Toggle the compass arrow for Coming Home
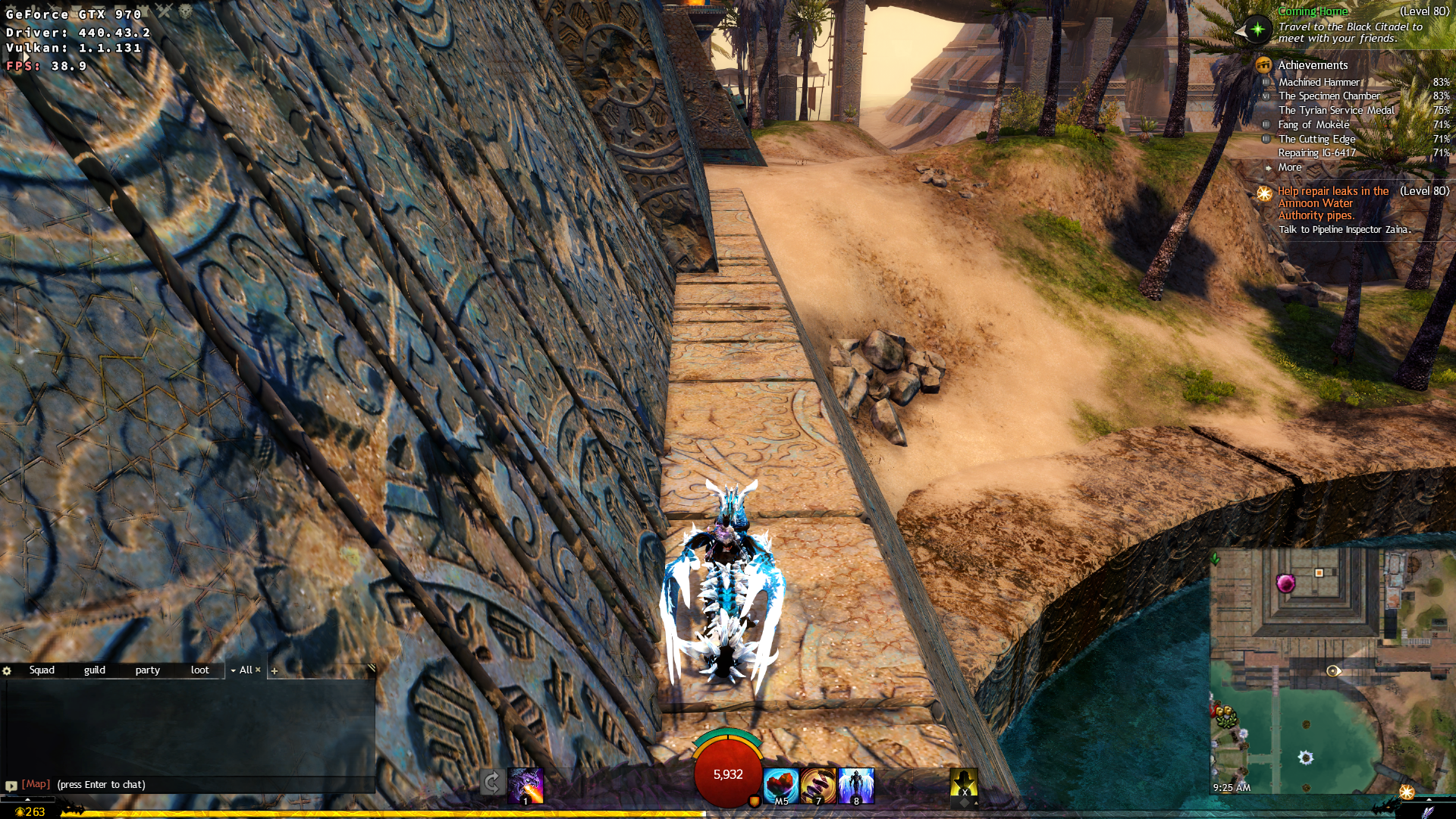 [x=1258, y=31]
